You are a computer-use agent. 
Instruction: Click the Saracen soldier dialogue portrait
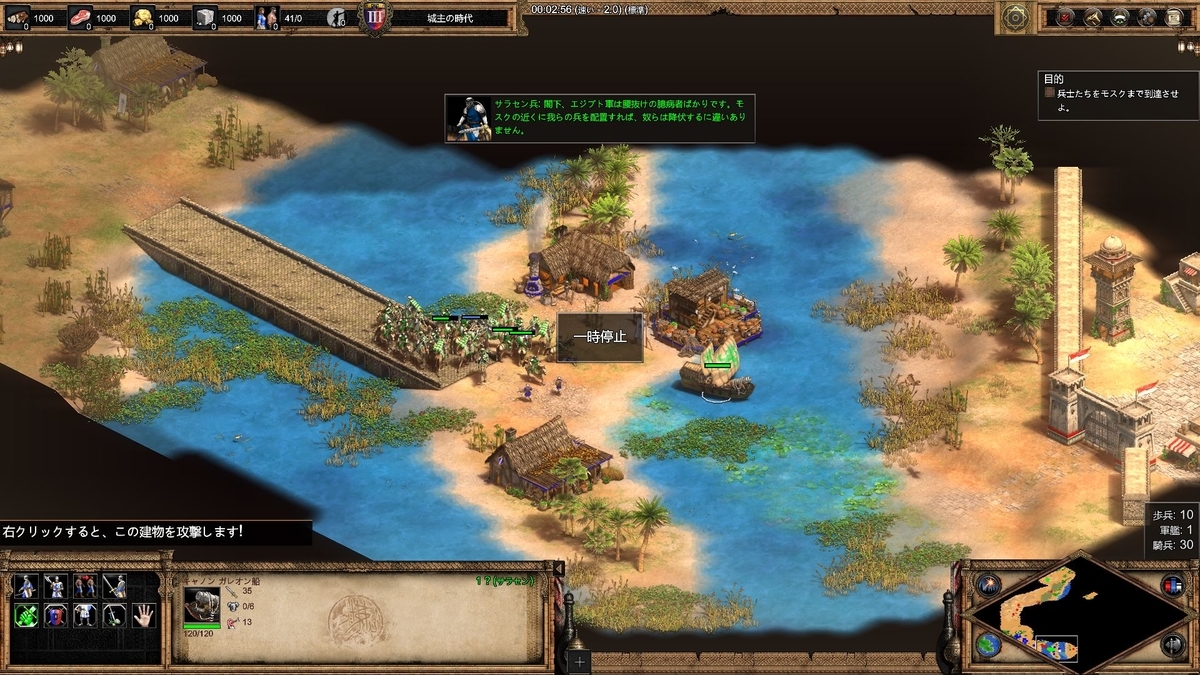tap(467, 118)
